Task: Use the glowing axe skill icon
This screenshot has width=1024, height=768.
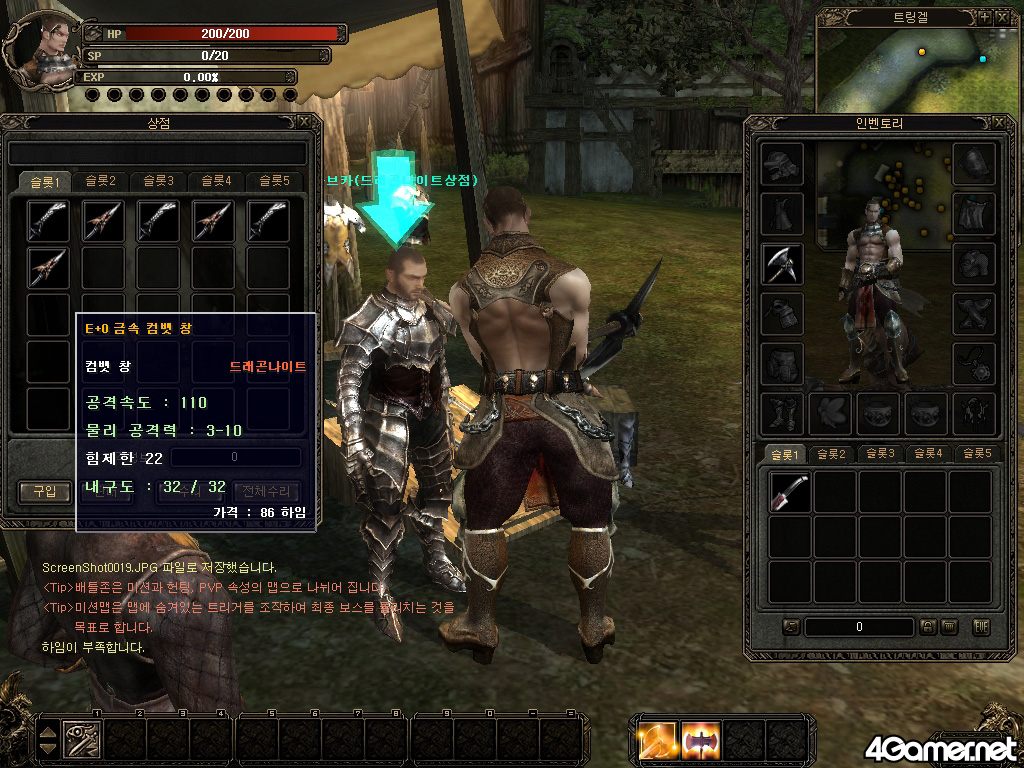Action: (701, 741)
